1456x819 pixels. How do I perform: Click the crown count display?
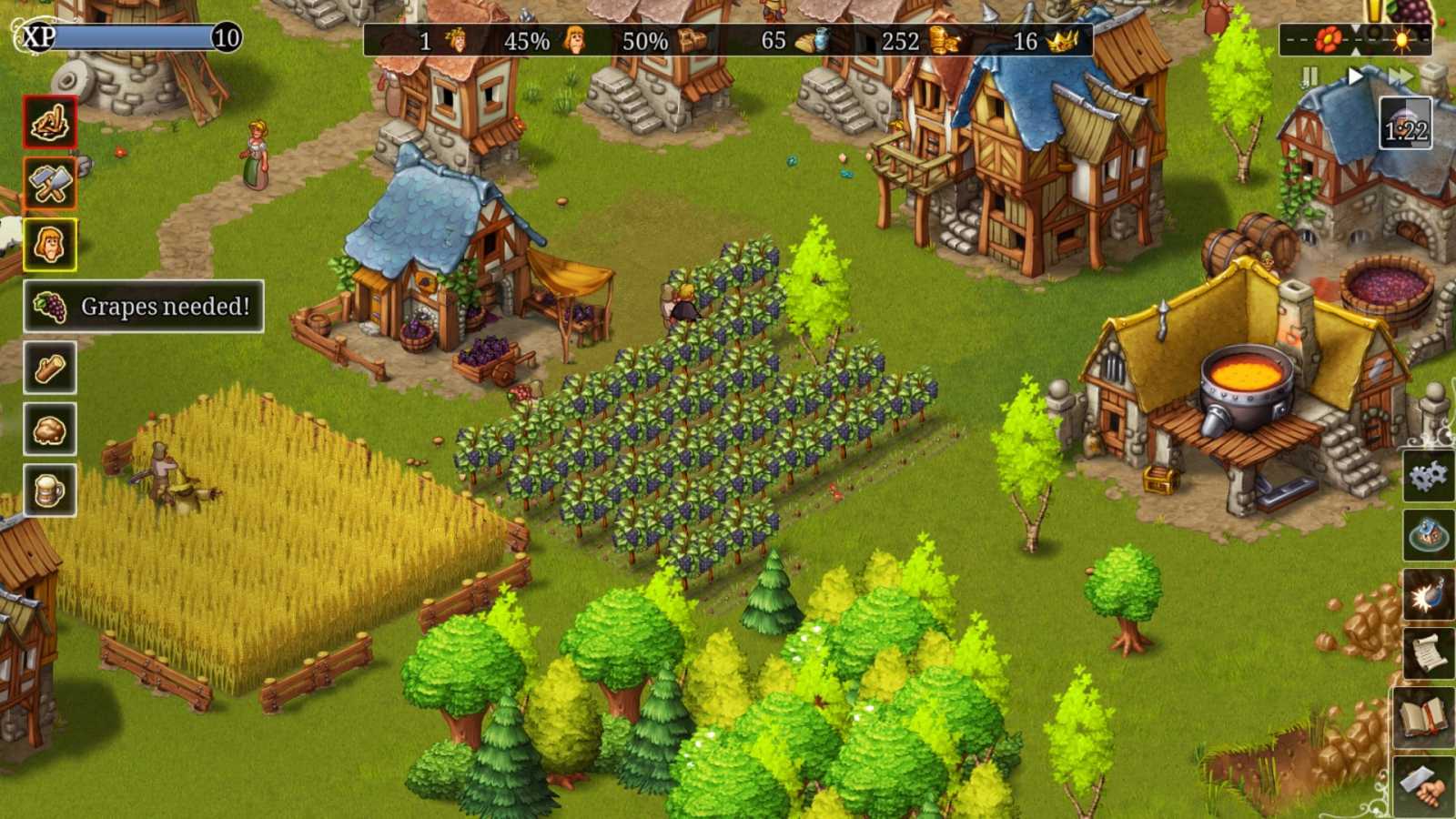[1045, 40]
